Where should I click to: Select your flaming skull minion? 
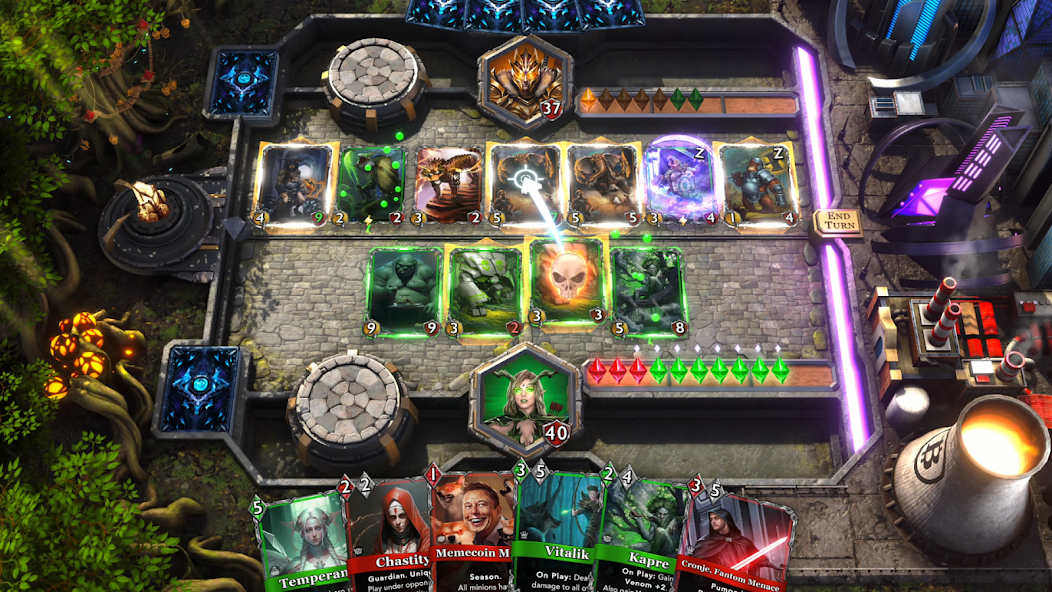coord(567,284)
